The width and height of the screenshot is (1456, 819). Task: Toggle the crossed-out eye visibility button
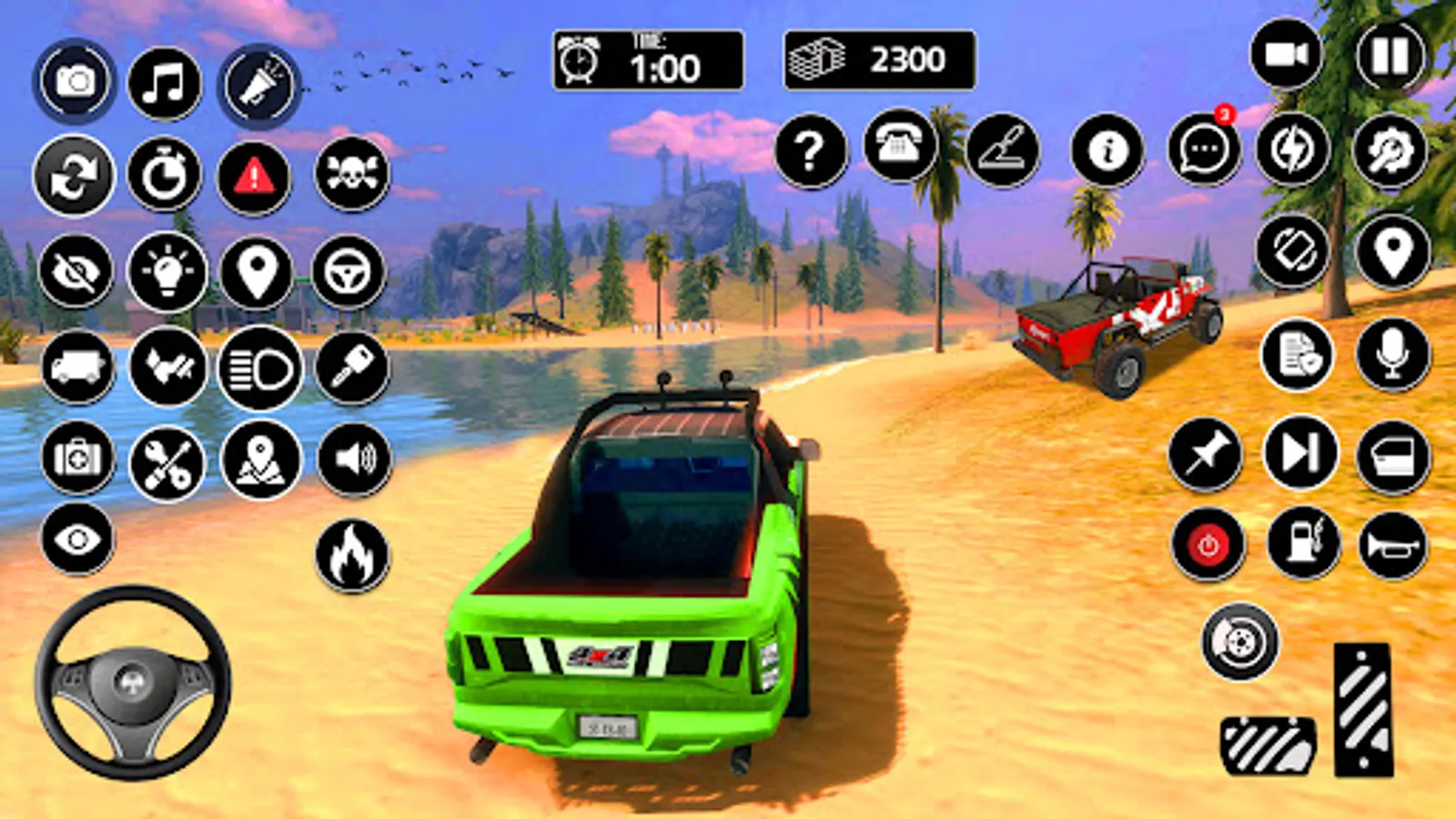[76, 271]
